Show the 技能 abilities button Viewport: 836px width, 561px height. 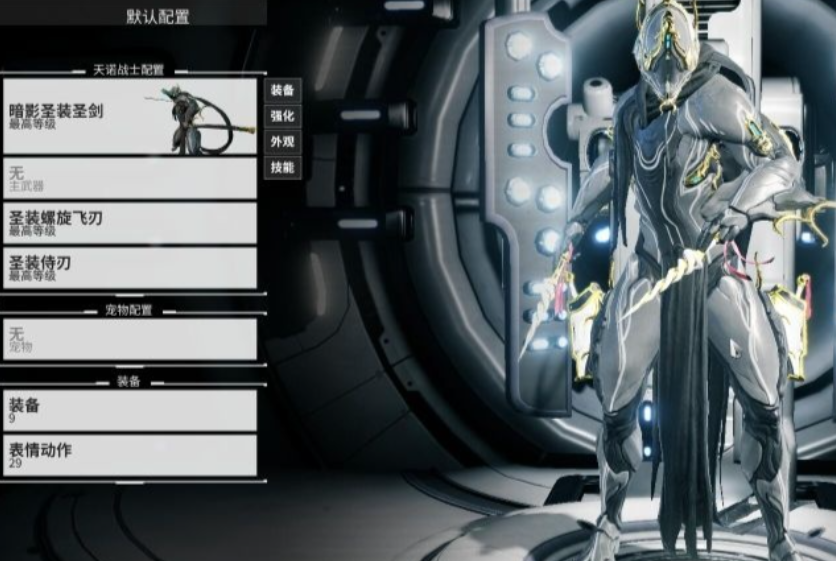[x=282, y=168]
